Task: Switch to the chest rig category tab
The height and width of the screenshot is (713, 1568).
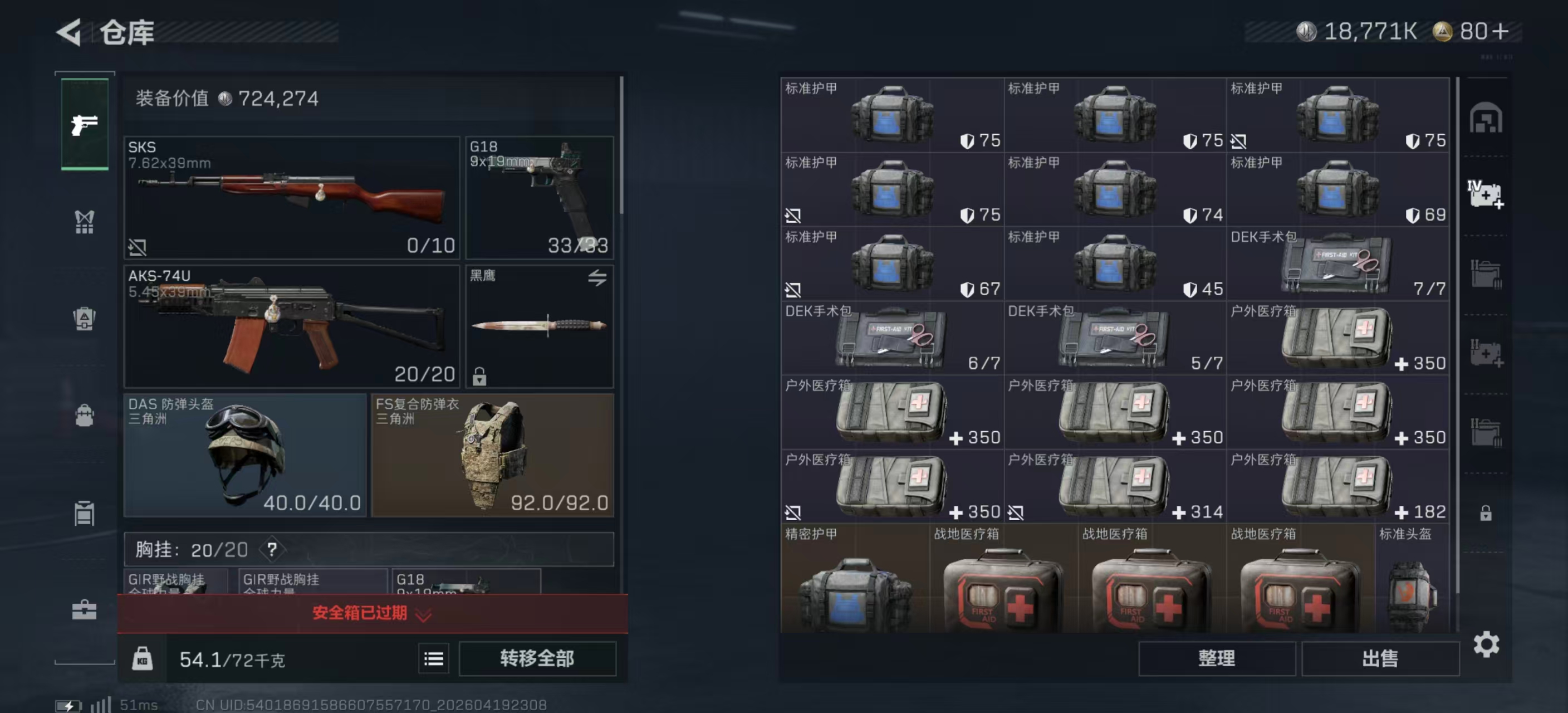Action: 84,222
